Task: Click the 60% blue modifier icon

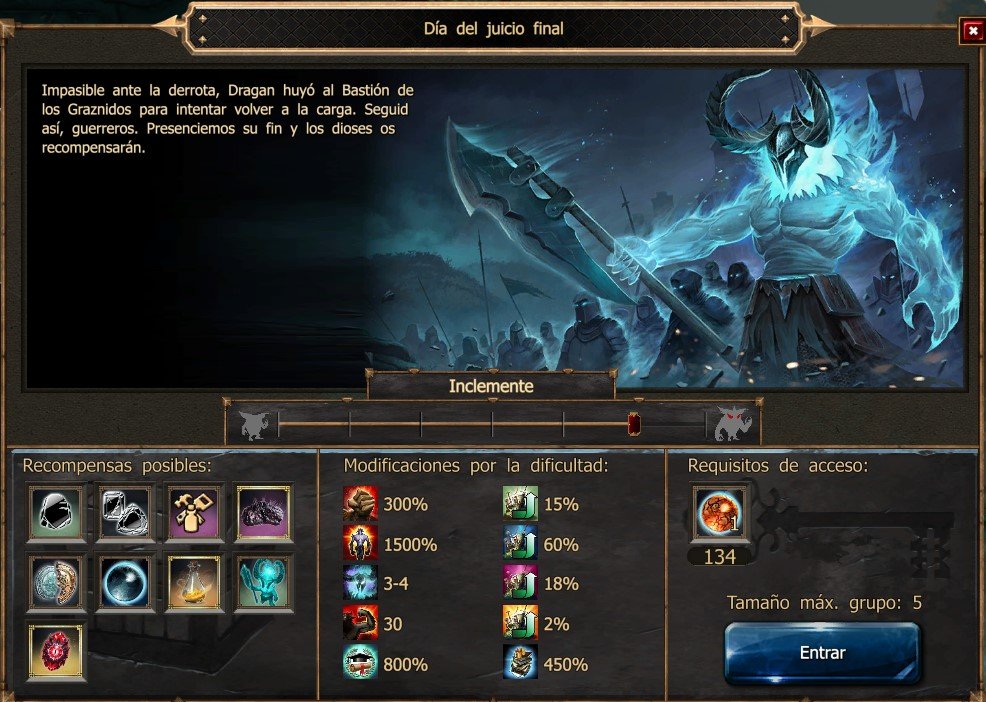Action: pyautogui.click(x=519, y=545)
